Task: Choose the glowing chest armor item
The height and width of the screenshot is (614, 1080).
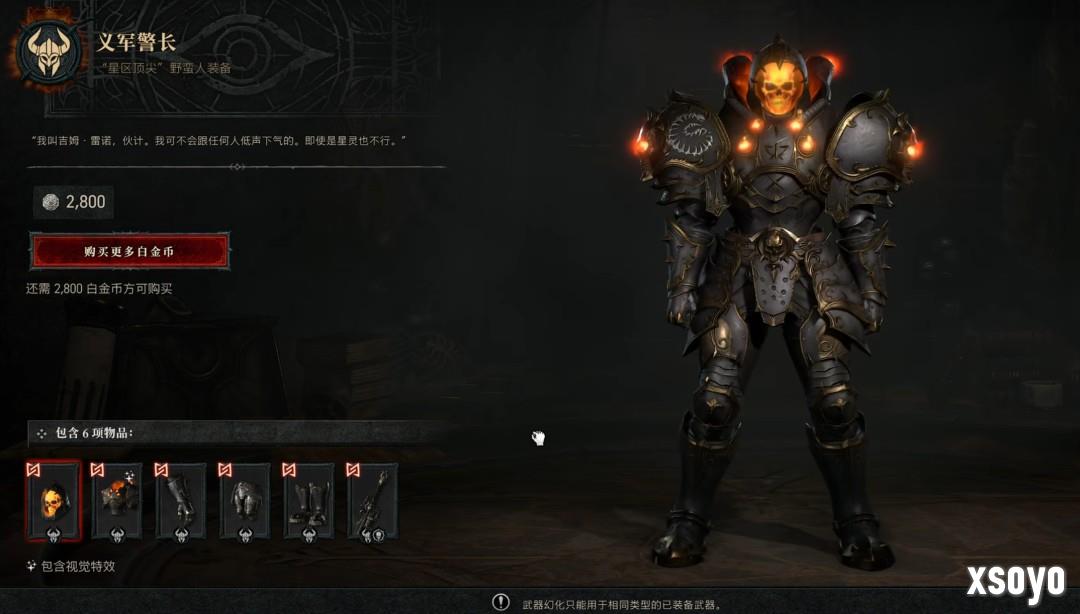Action: pyautogui.click(x=117, y=501)
